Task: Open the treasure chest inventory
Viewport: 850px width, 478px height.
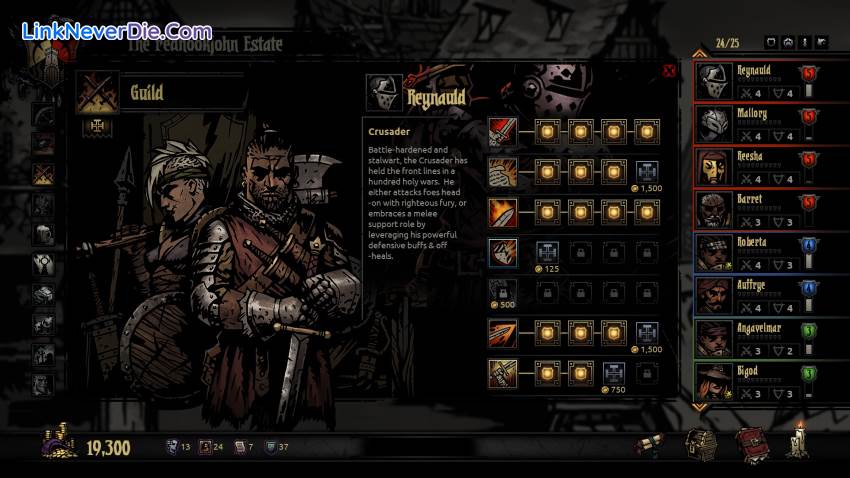Action: point(701,445)
